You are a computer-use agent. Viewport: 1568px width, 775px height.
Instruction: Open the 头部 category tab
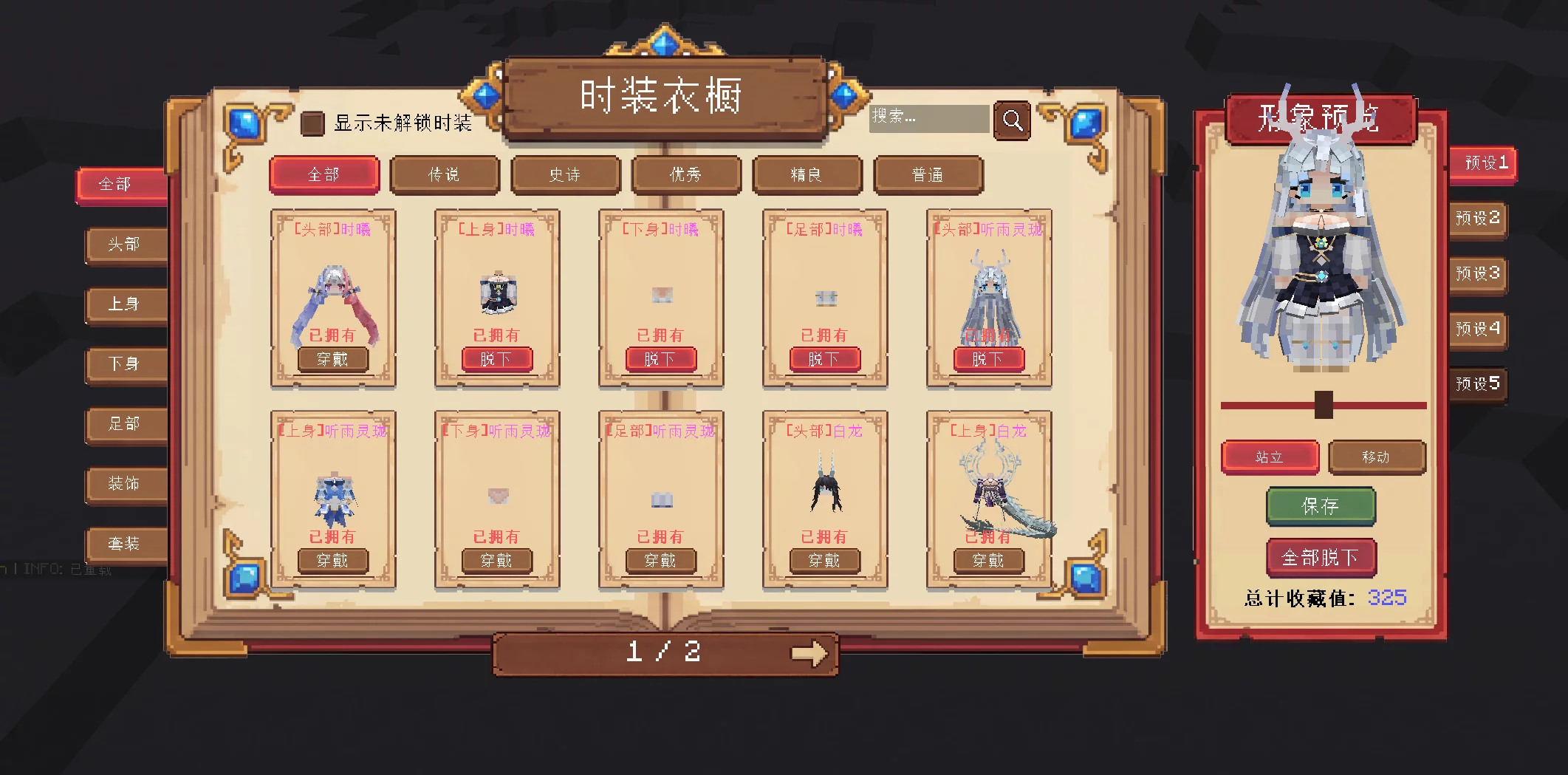click(124, 245)
